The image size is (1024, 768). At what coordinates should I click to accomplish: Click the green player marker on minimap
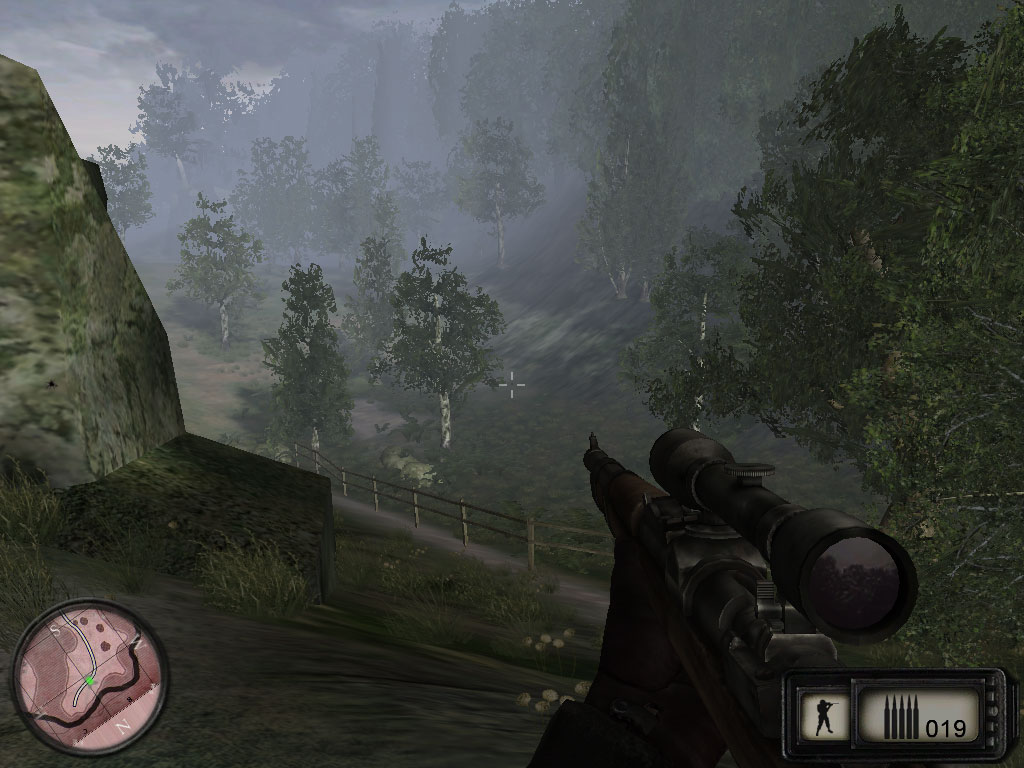[x=89, y=681]
